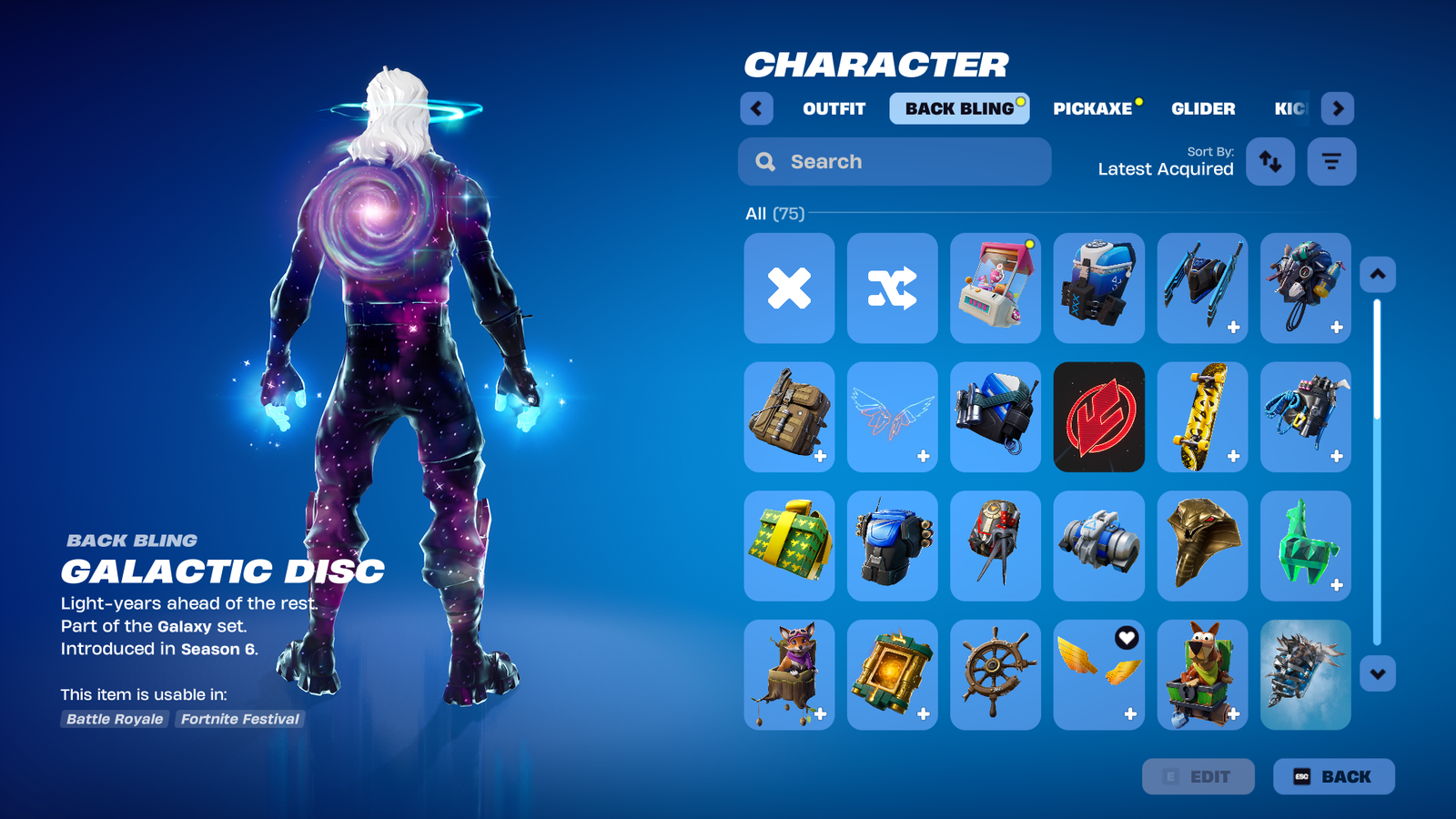
Task: Open the filter icon next to sort arrows
Action: (1330, 161)
